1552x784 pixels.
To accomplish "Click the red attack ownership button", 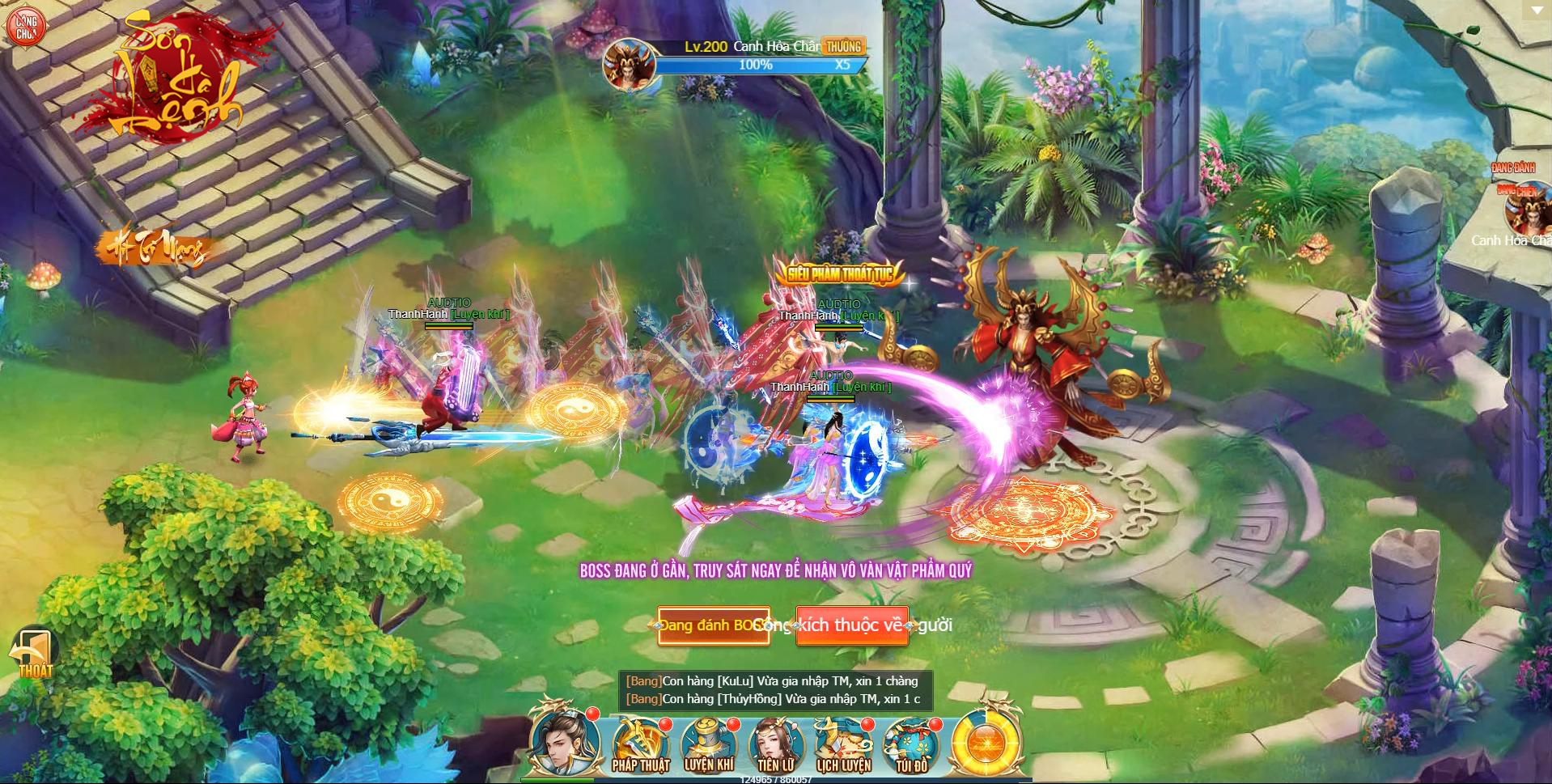I will click(x=852, y=625).
